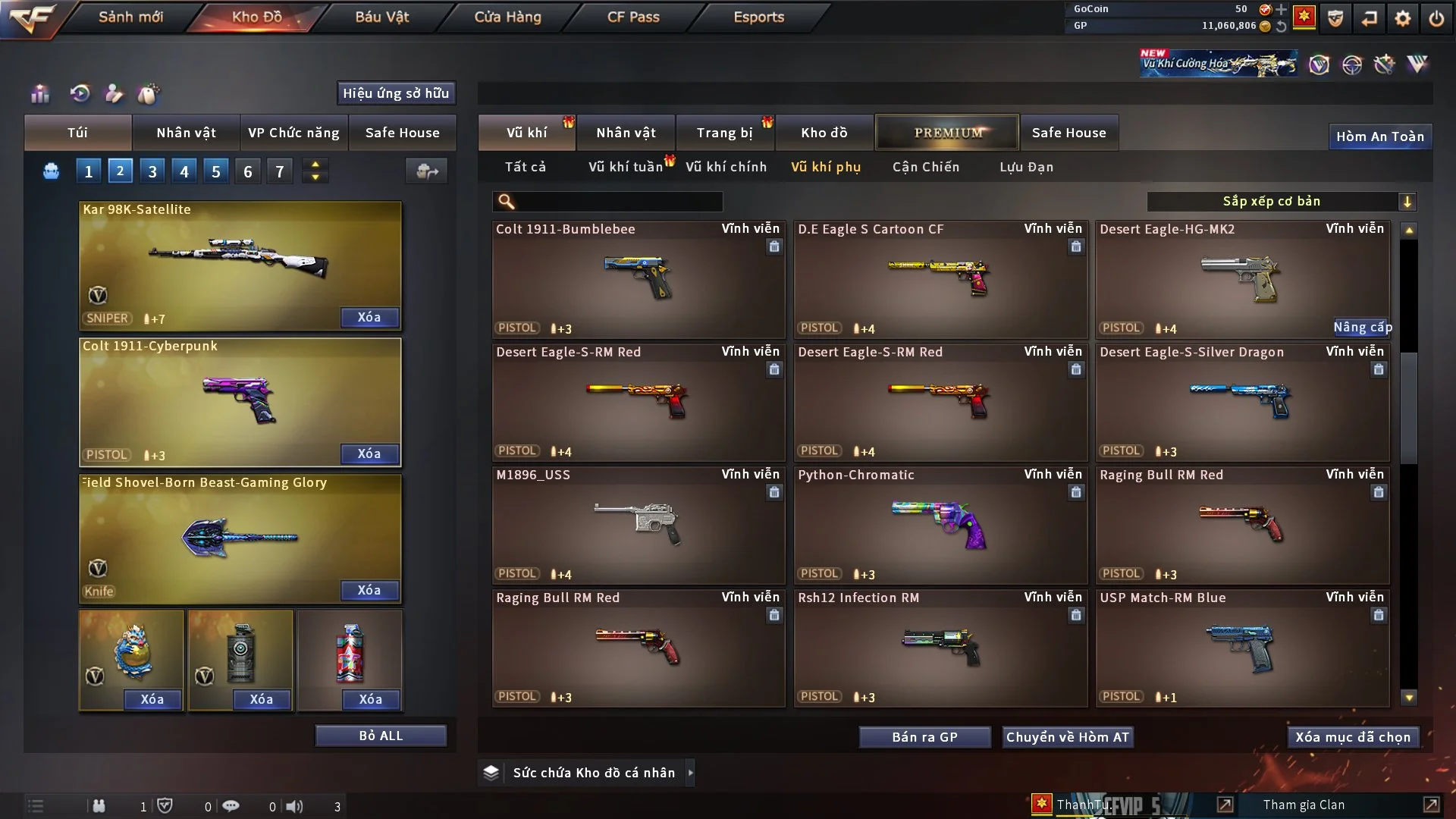Upgrade via the Nâng cấp button
The width and height of the screenshot is (1456, 819).
coord(1363,328)
